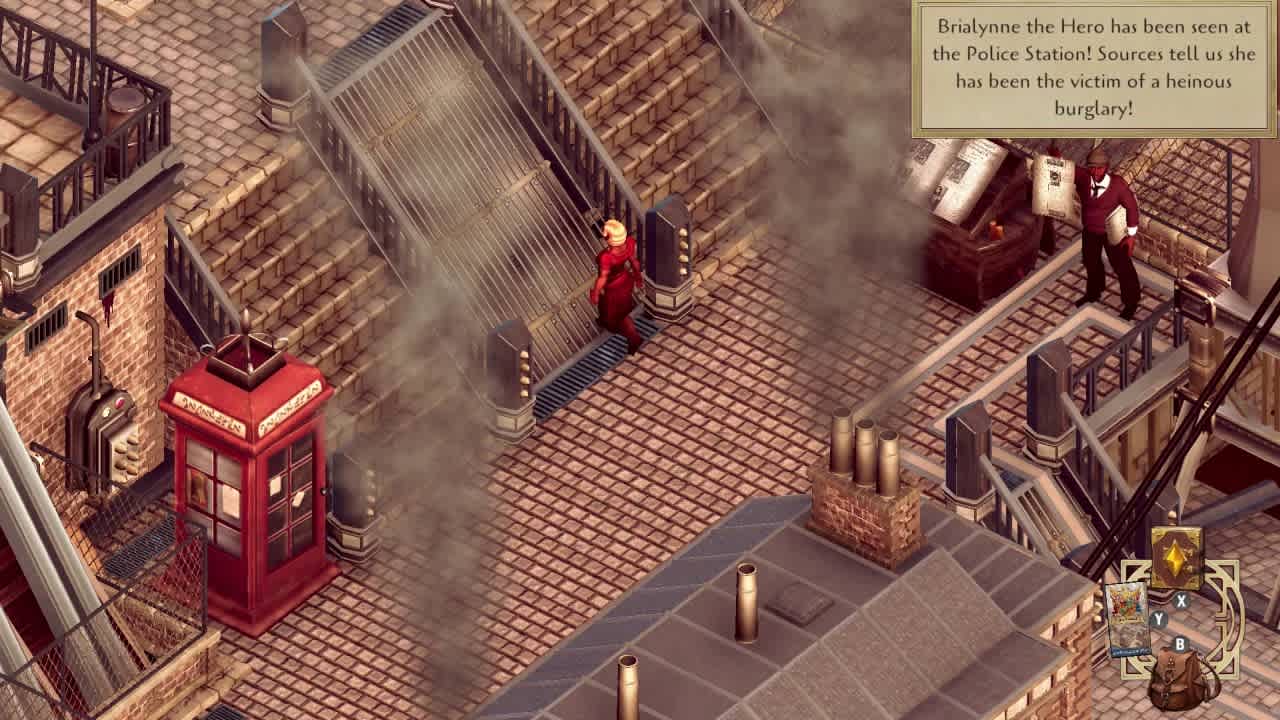
Task: Click the golden crystal on the journal cover
Action: coord(1174,556)
